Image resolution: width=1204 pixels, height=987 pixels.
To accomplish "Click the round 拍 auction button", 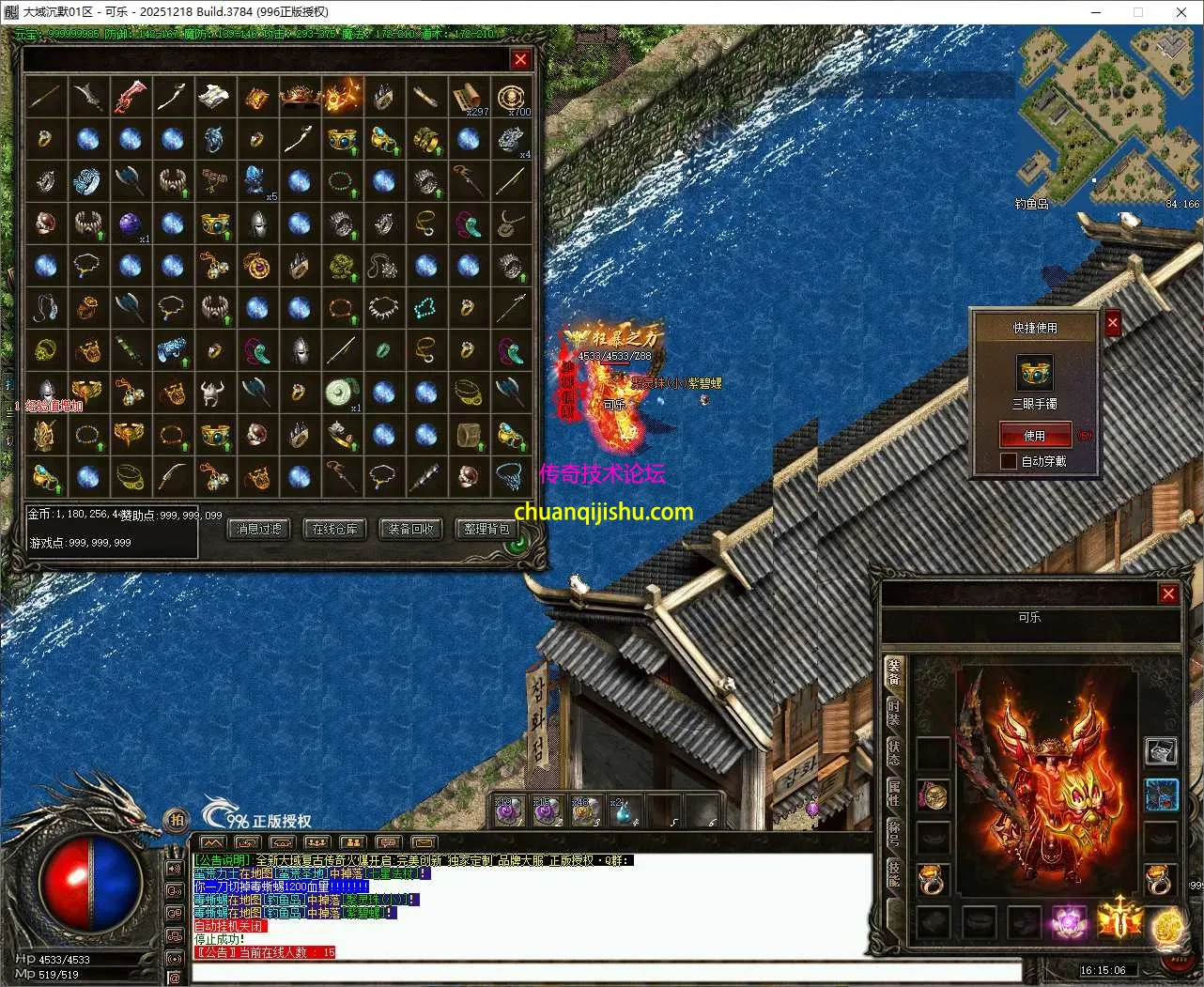I will point(176,820).
